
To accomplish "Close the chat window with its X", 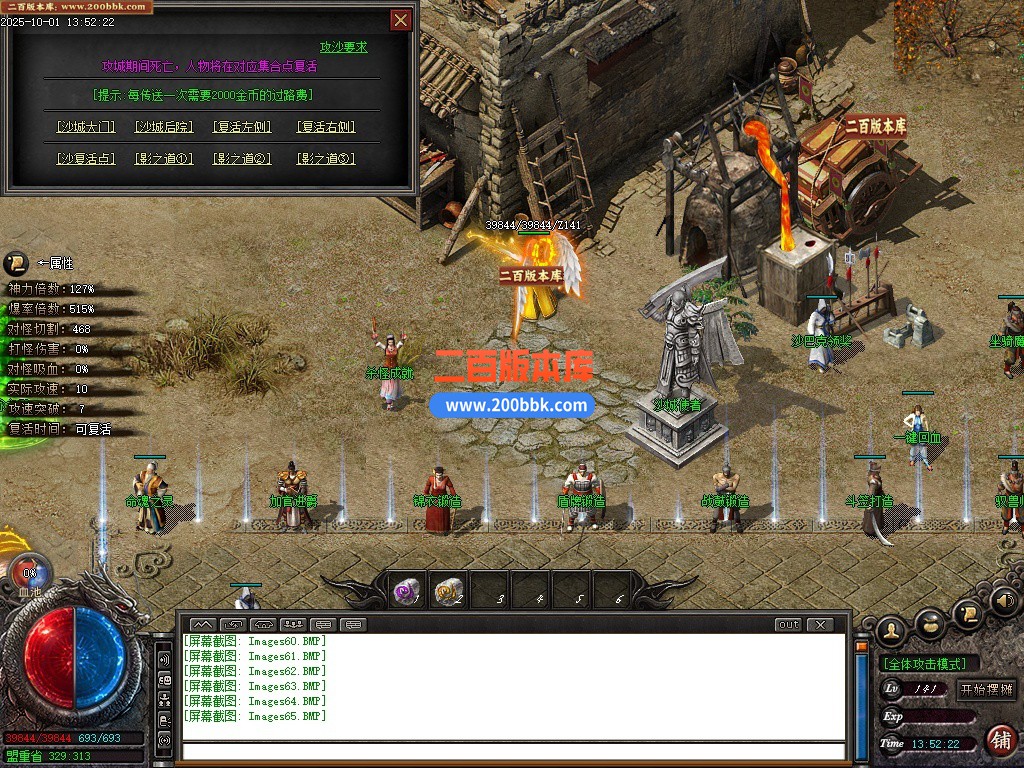I will (x=820, y=625).
